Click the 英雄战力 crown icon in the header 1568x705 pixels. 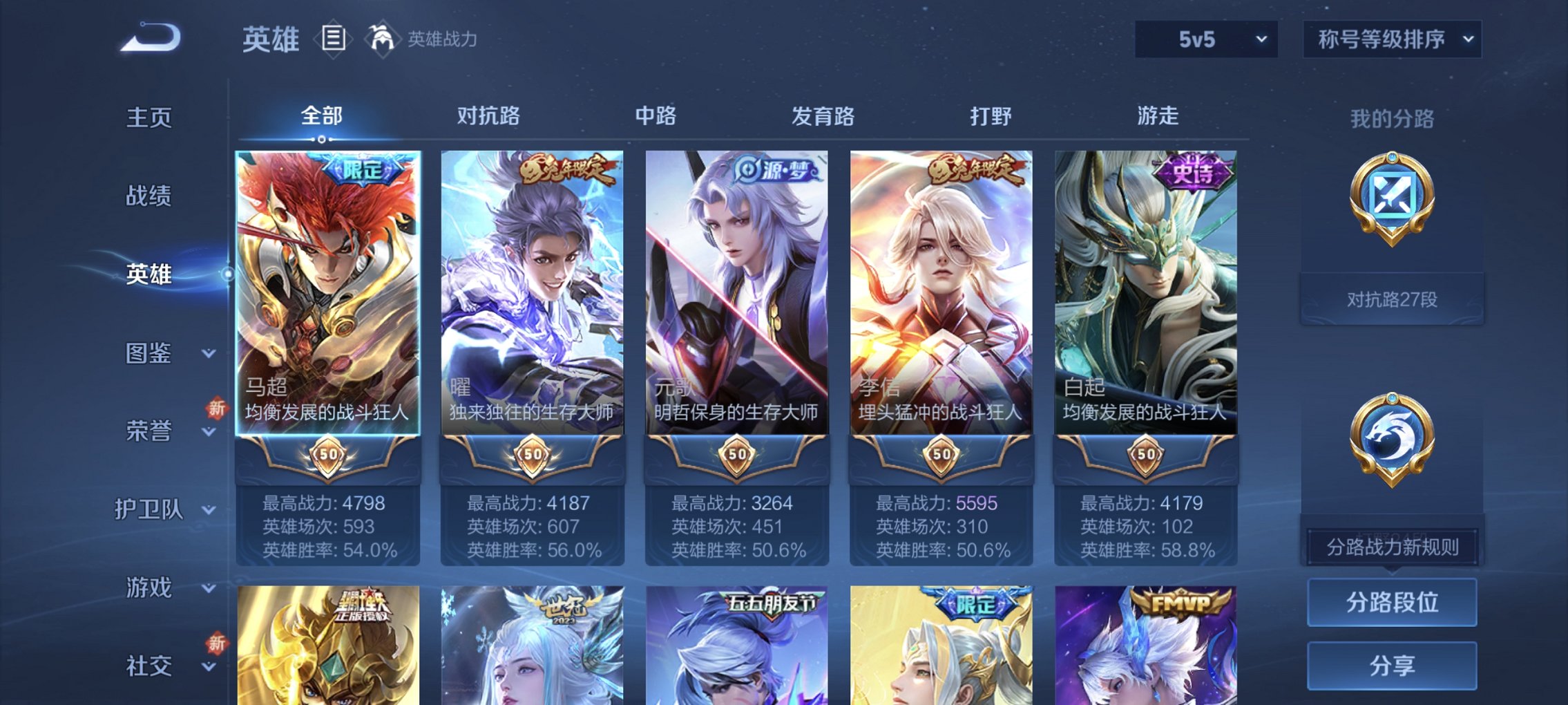[382, 38]
